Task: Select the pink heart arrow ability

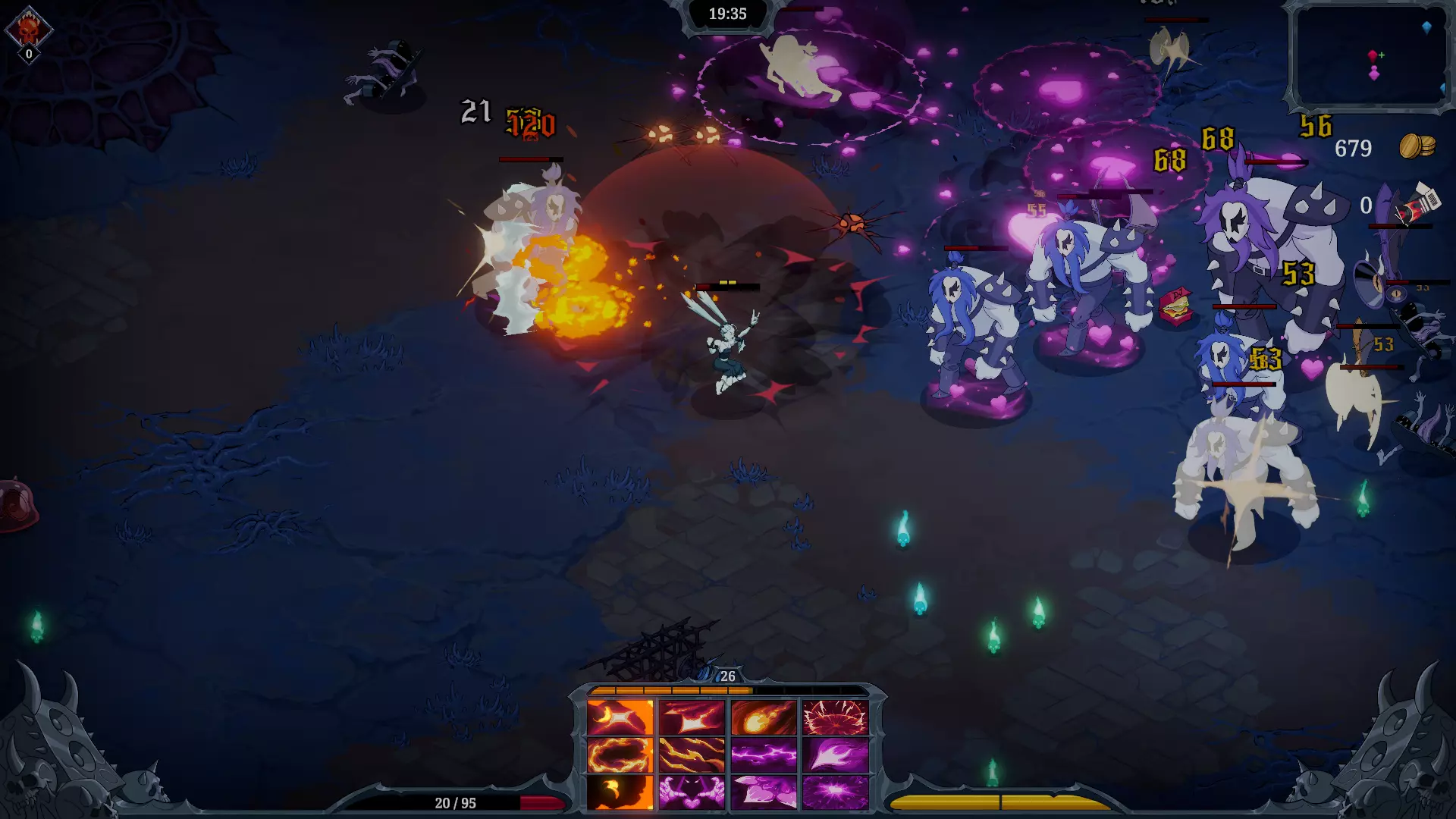Action: (764, 792)
